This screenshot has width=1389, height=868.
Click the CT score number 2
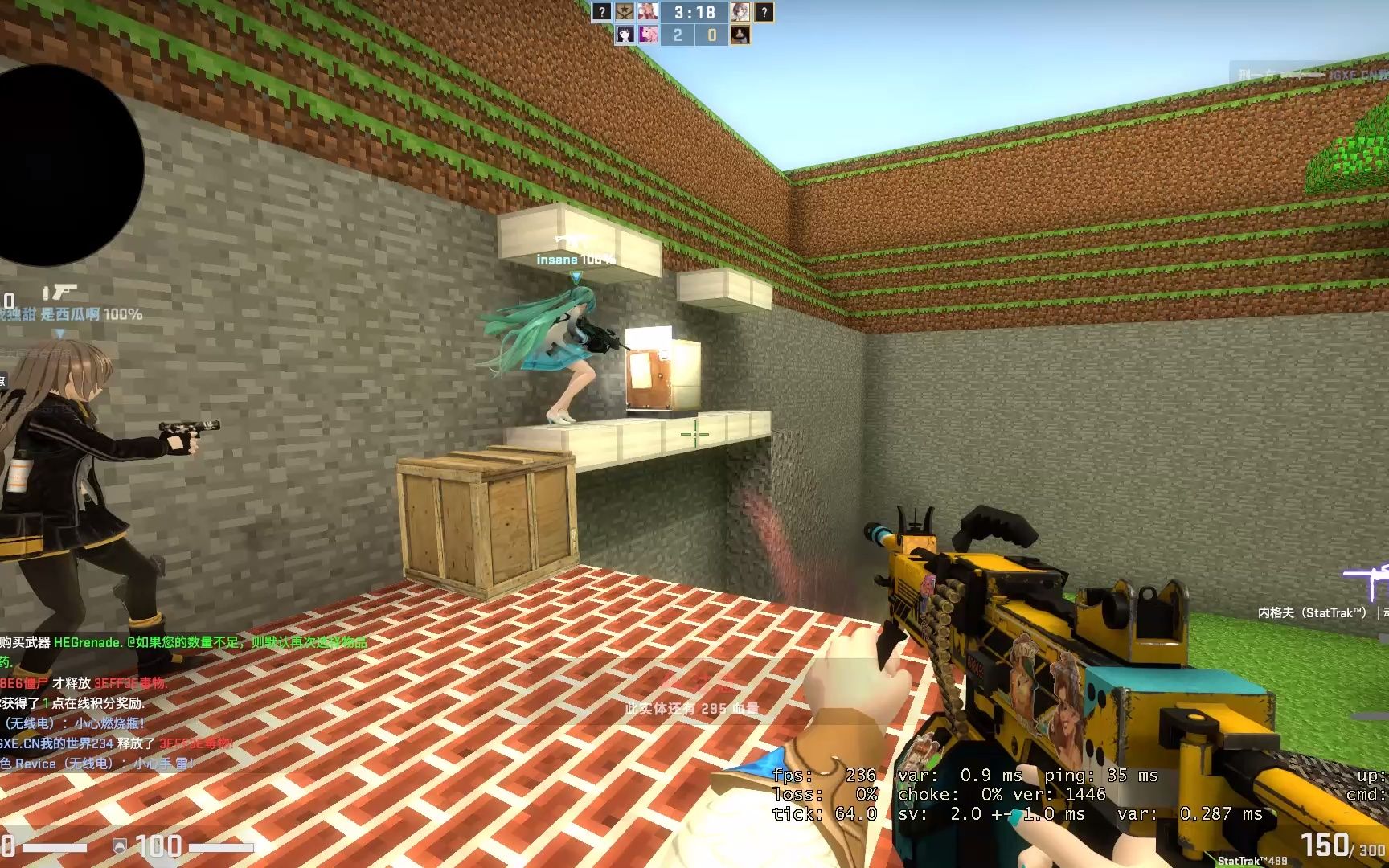tap(678, 34)
